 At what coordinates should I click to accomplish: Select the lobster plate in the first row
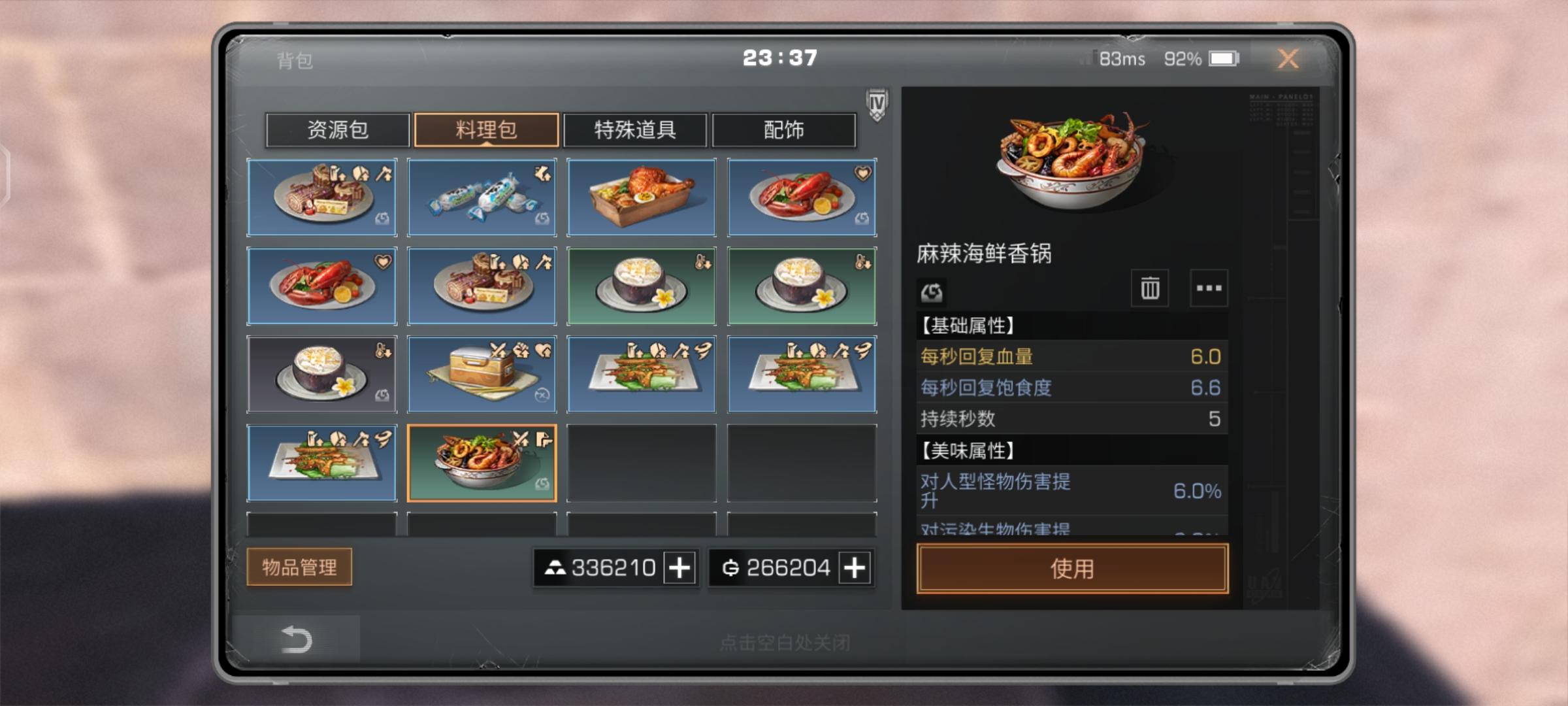tap(800, 197)
